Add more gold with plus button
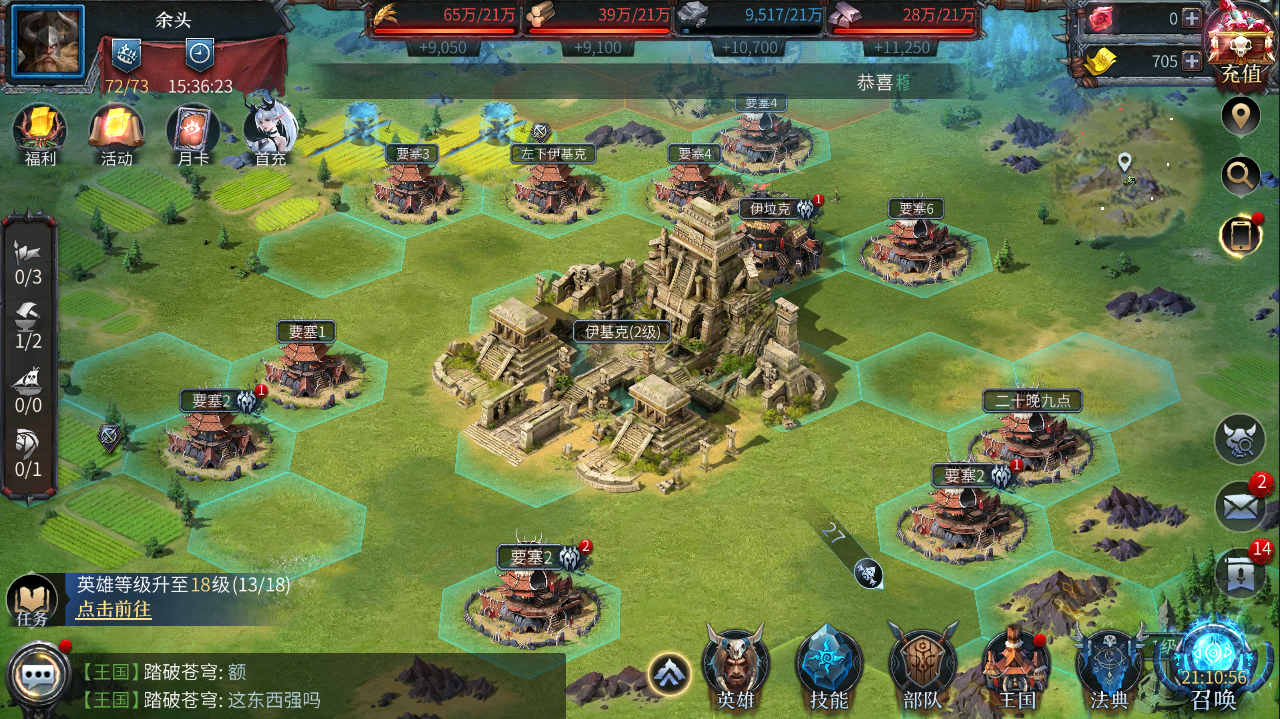This screenshot has height=719, width=1280. (x=1192, y=61)
